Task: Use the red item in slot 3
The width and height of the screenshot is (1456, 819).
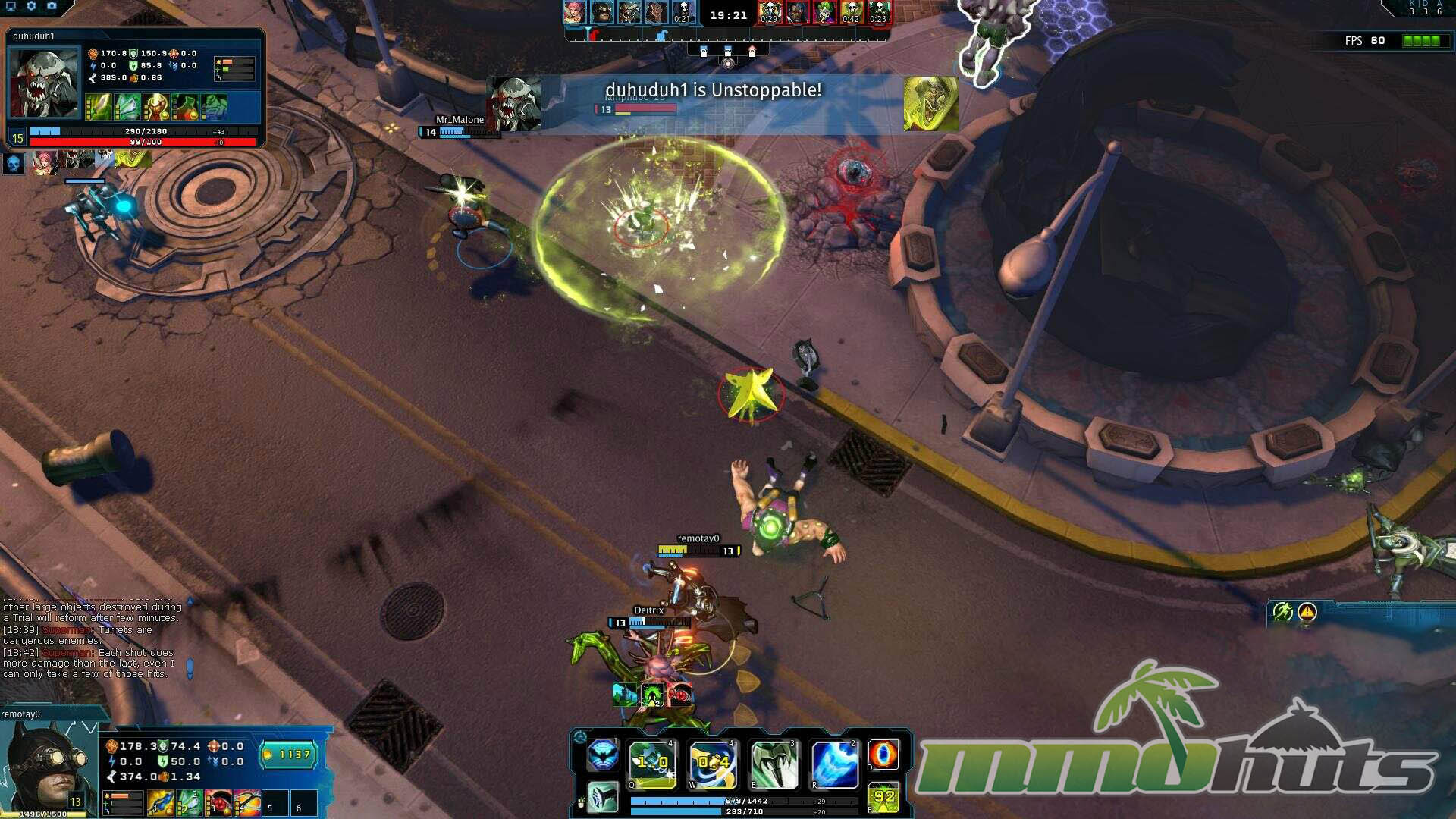Action: tap(219, 802)
